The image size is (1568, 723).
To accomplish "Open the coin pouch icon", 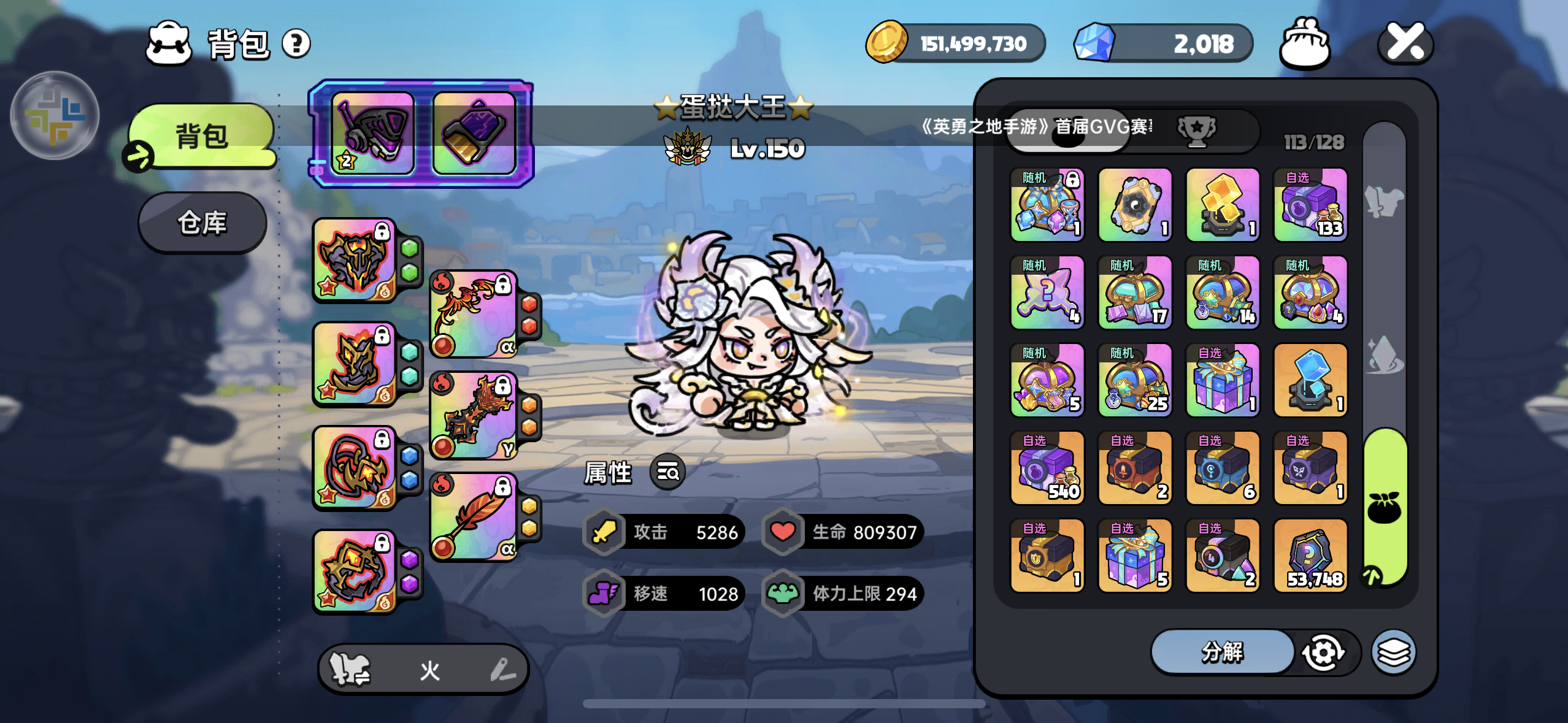I will [x=1304, y=43].
